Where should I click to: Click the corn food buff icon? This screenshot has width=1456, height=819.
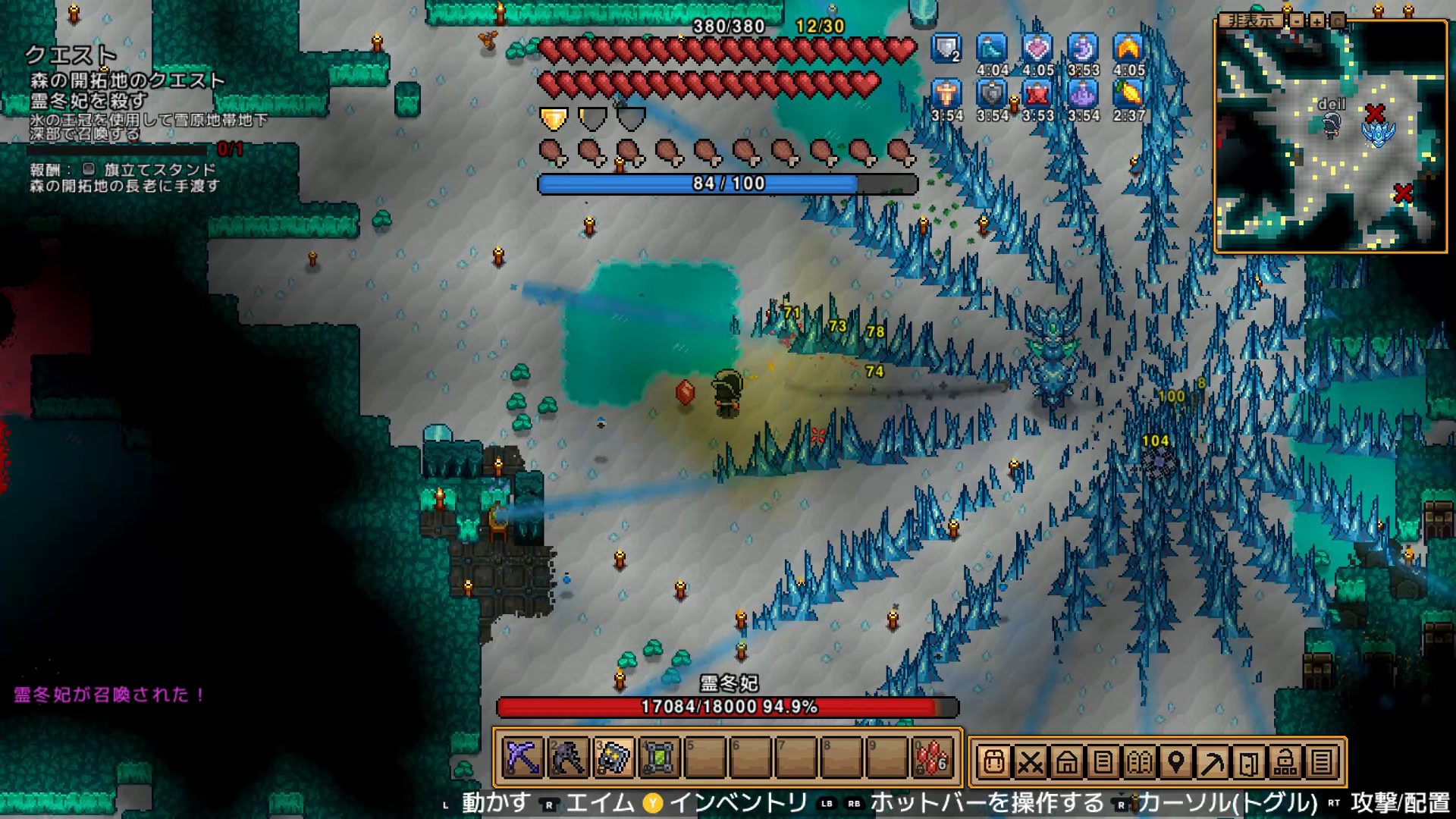[x=1128, y=94]
